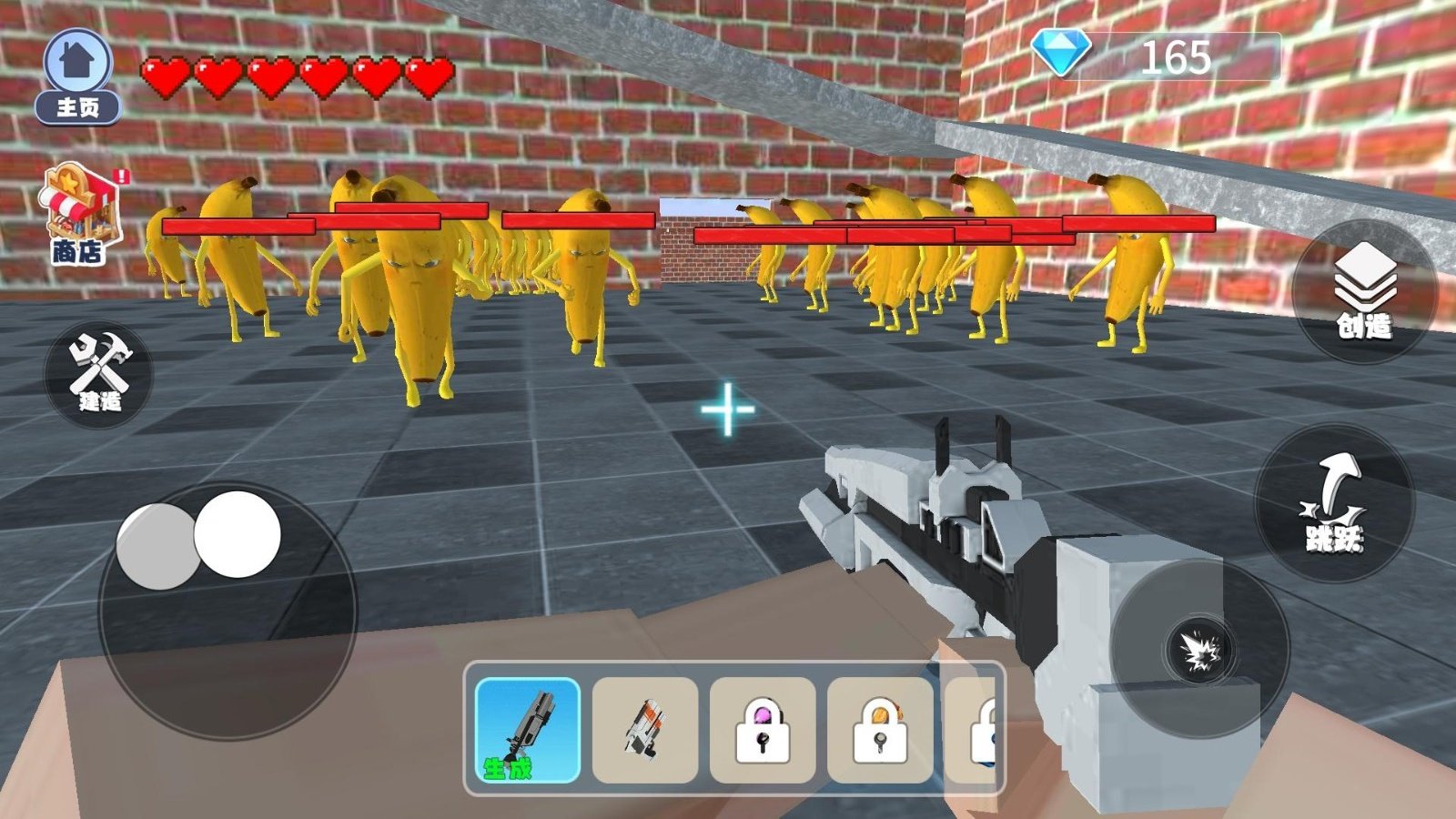Open the 创造 create menu
This screenshot has width=1456, height=819.
[x=1363, y=291]
